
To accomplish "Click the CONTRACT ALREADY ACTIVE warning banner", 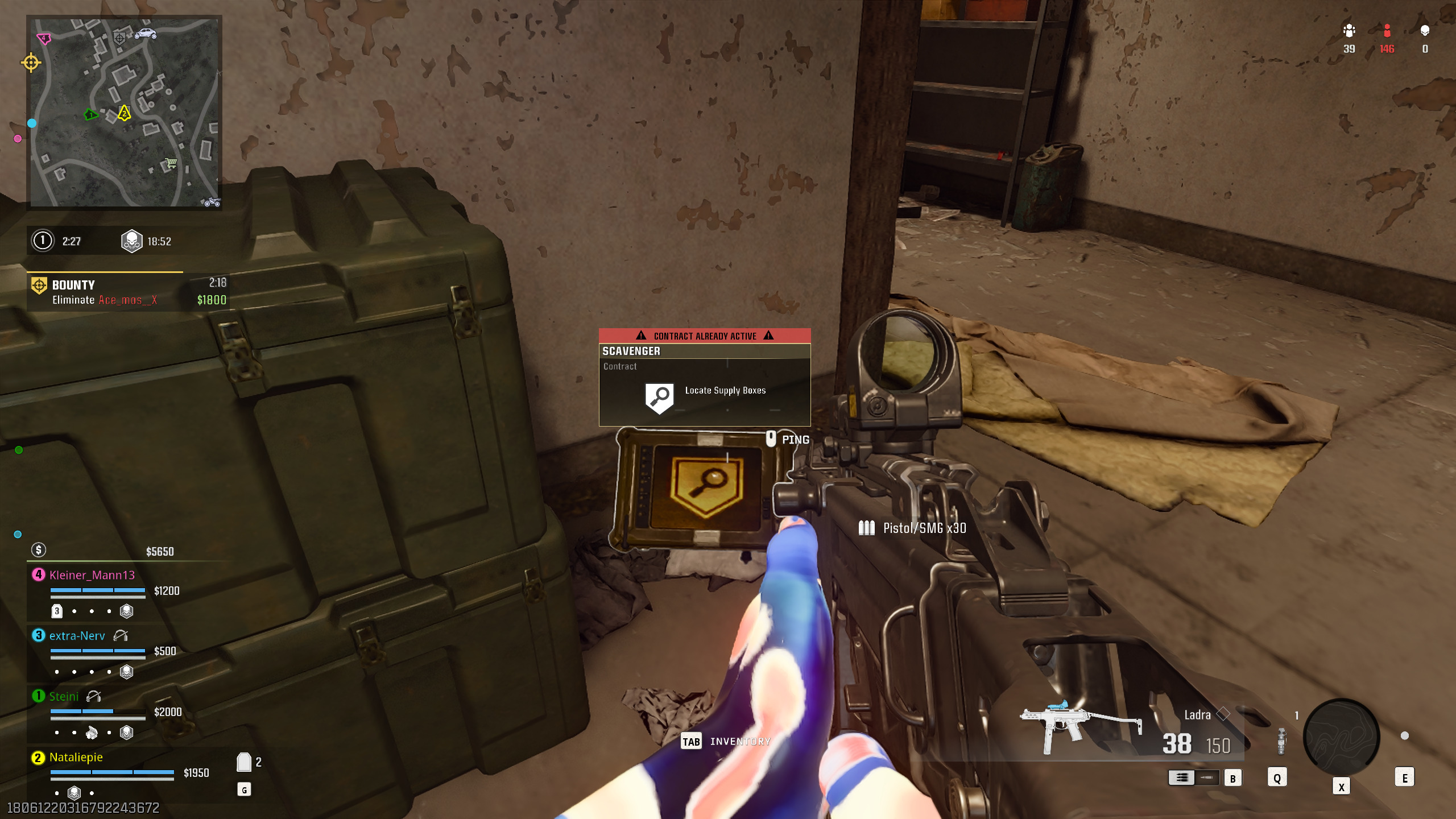I will point(705,336).
